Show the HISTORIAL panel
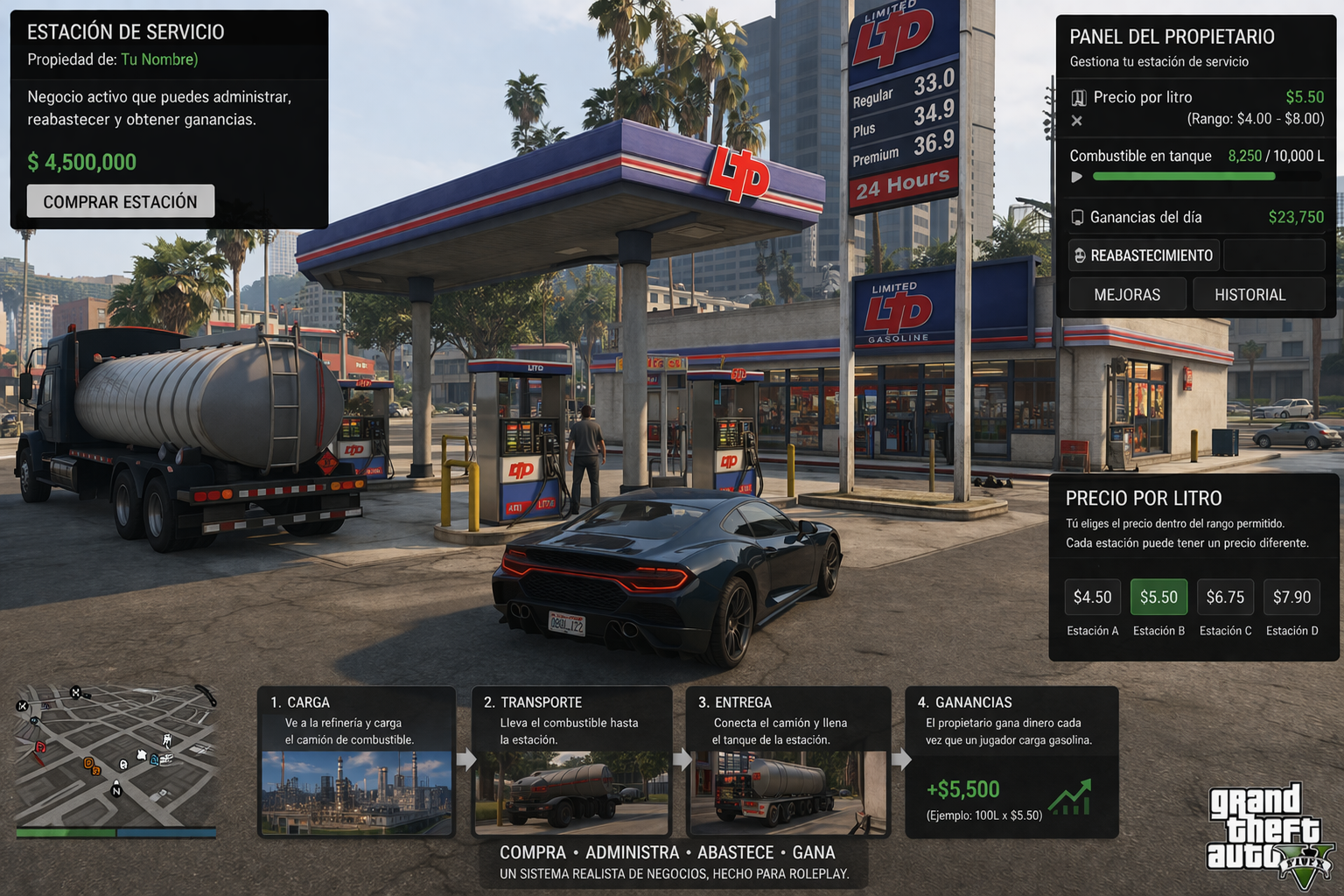Viewport: 1344px width, 896px height. (1249, 295)
